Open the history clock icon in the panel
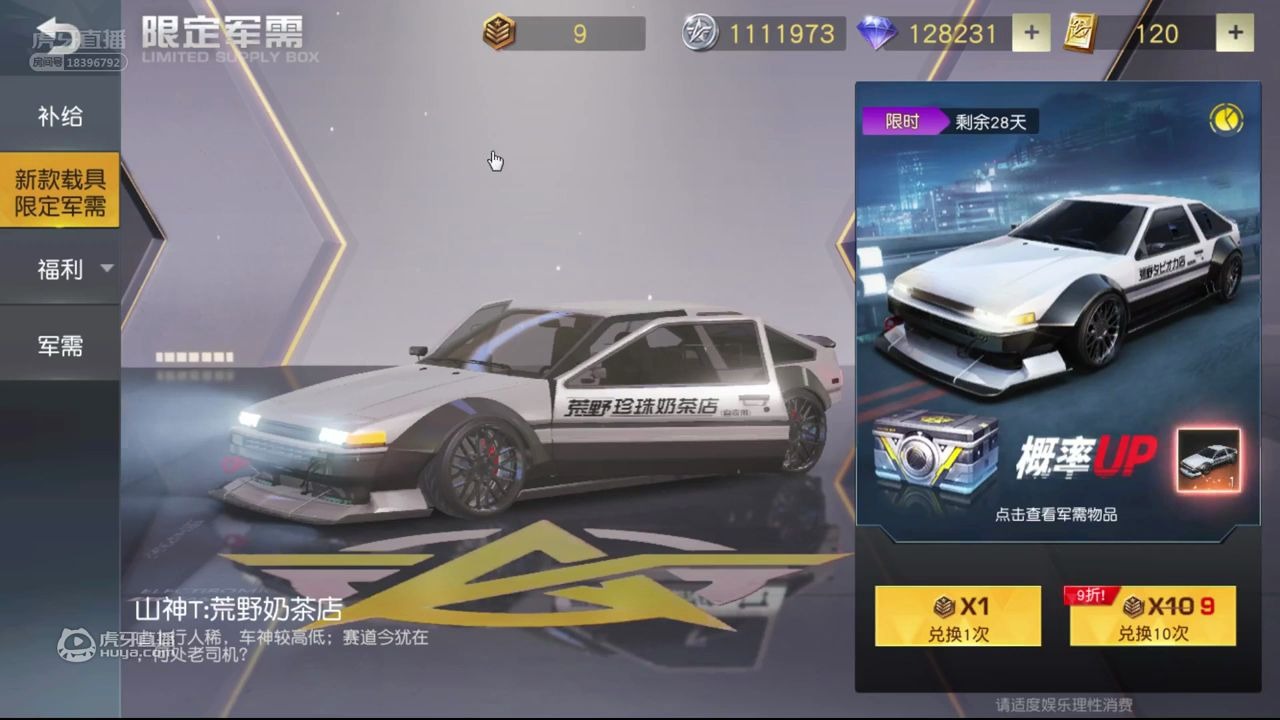The width and height of the screenshot is (1280, 720). 1227,119
